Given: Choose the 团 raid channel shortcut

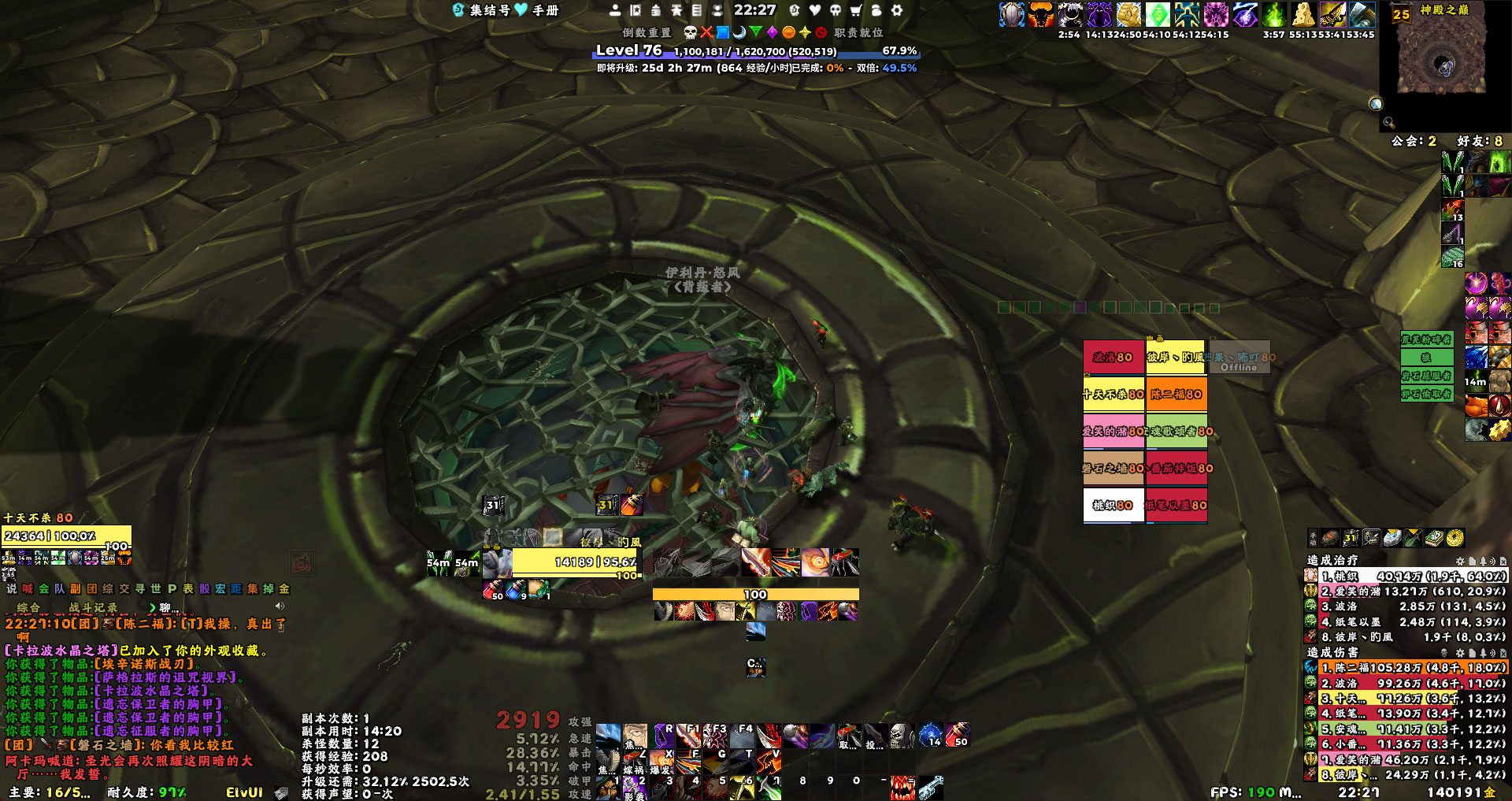Looking at the screenshot, I should (x=92, y=588).
